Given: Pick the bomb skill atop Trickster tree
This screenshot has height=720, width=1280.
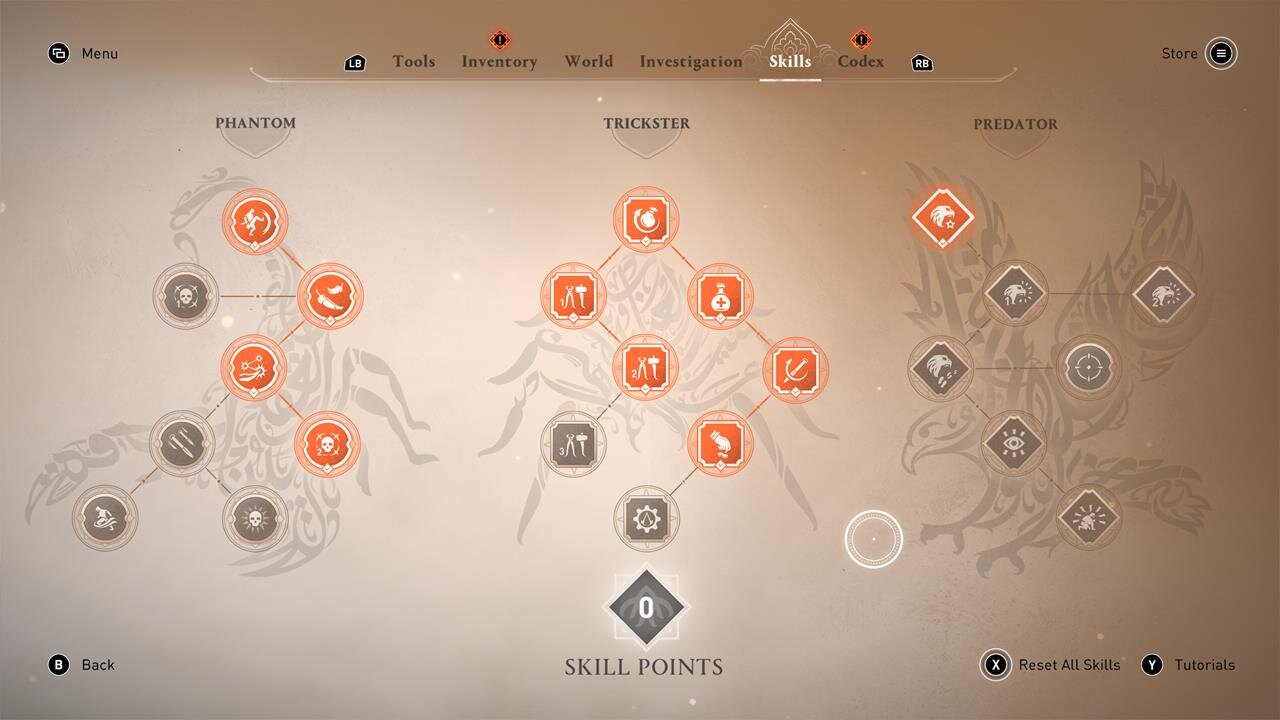Looking at the screenshot, I should tap(646, 220).
